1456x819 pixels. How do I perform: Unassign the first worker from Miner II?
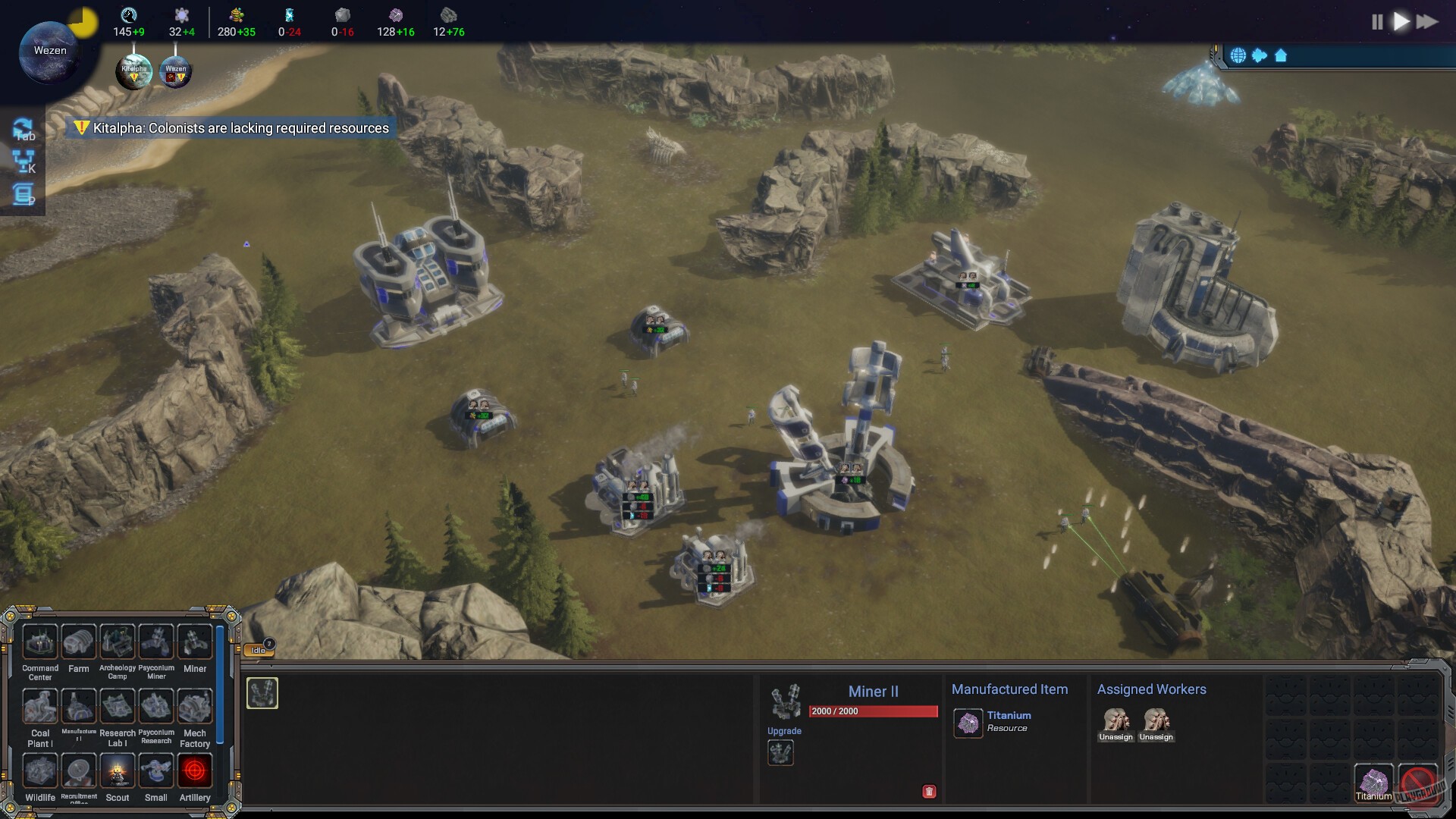pyautogui.click(x=1116, y=723)
